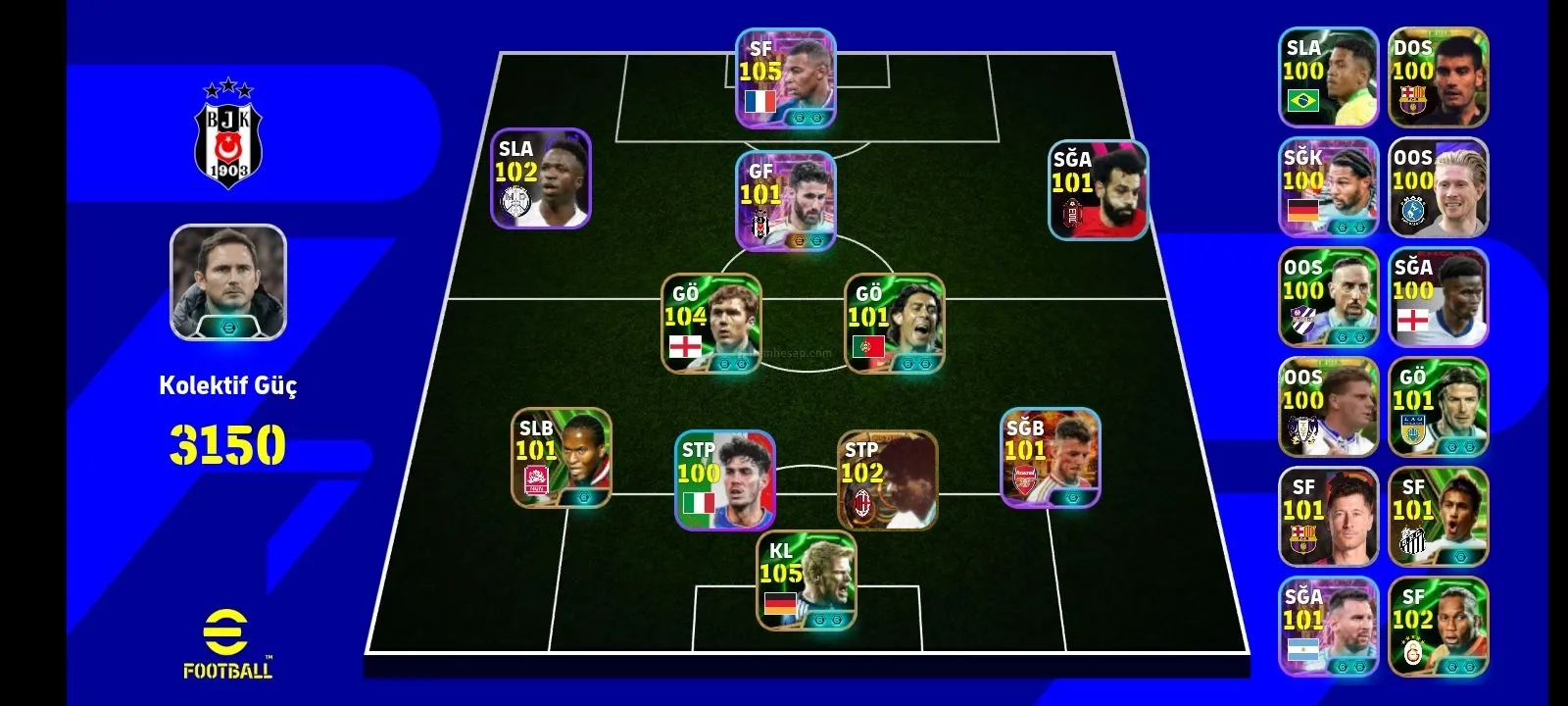Viewport: 1568px width, 706px height.
Task: Select the SF 102 Galatasaray substitute card
Action: click(1438, 627)
